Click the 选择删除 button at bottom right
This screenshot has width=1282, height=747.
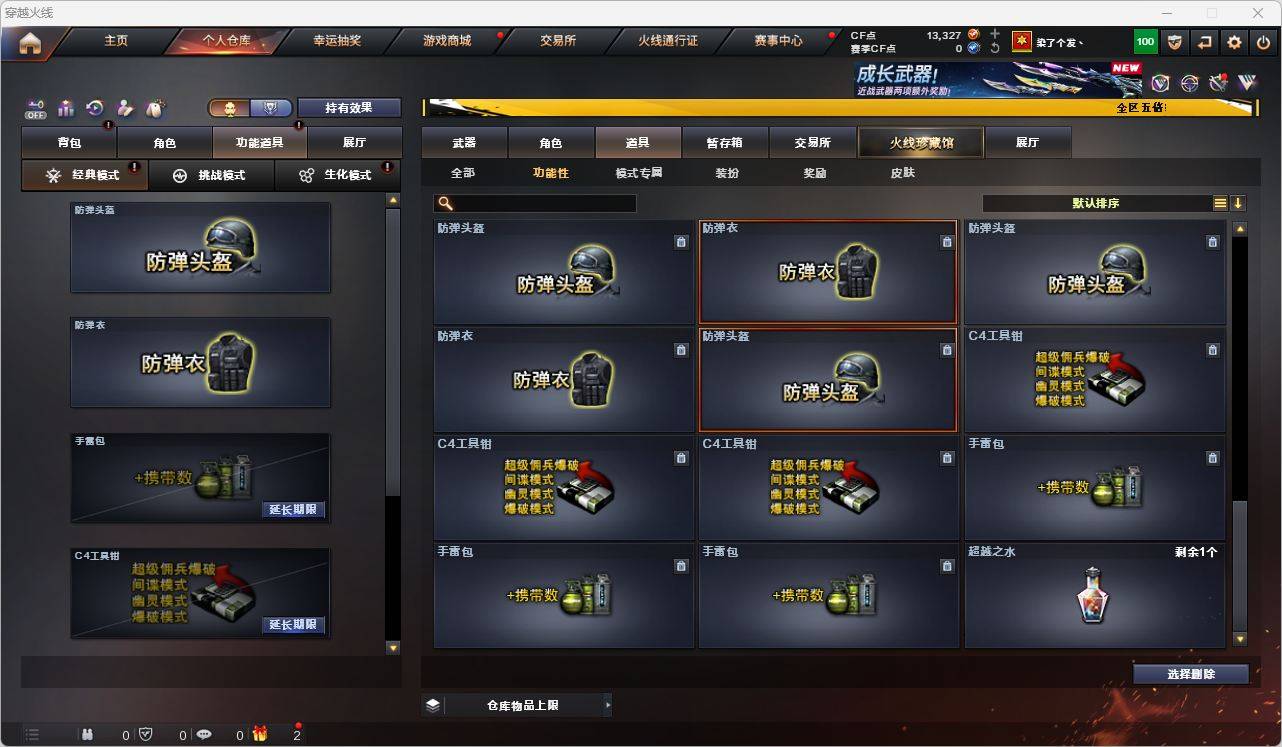click(1190, 674)
